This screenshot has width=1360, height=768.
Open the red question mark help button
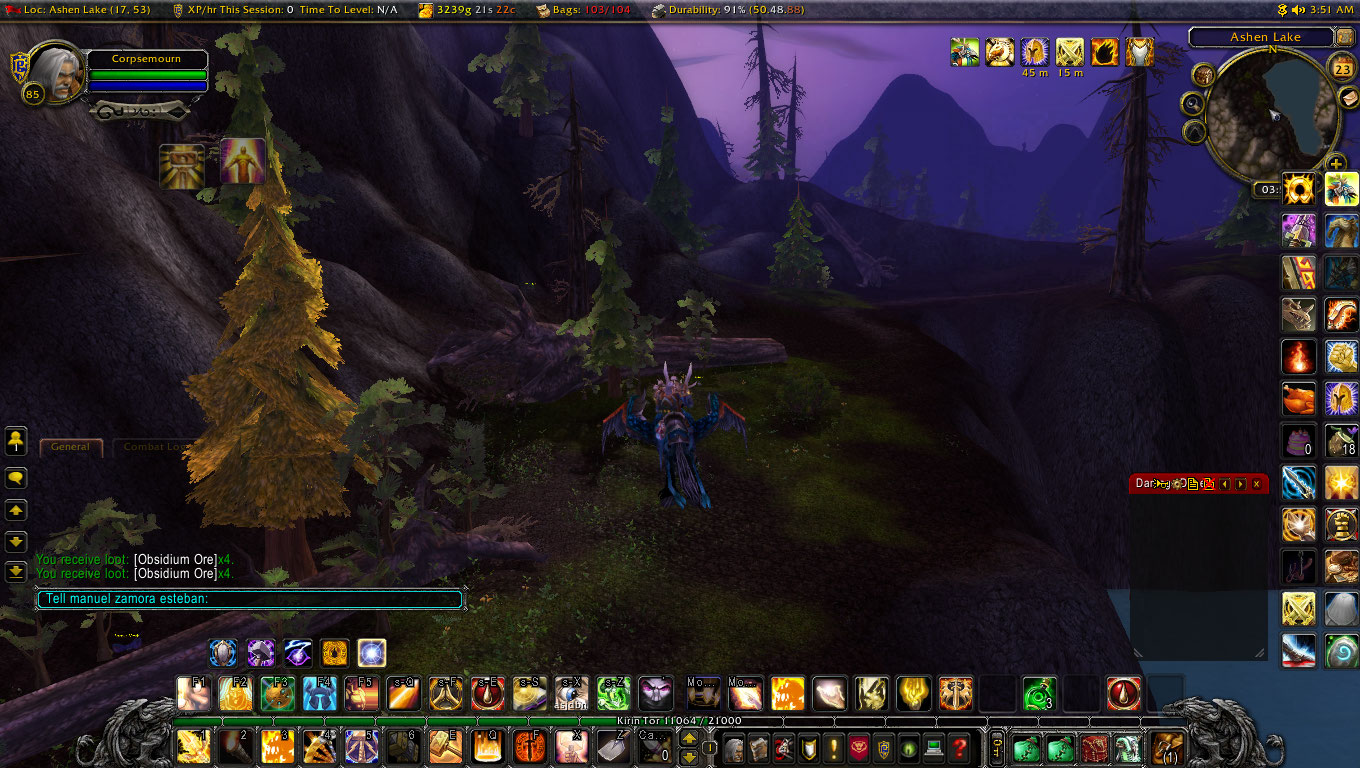[x=959, y=747]
